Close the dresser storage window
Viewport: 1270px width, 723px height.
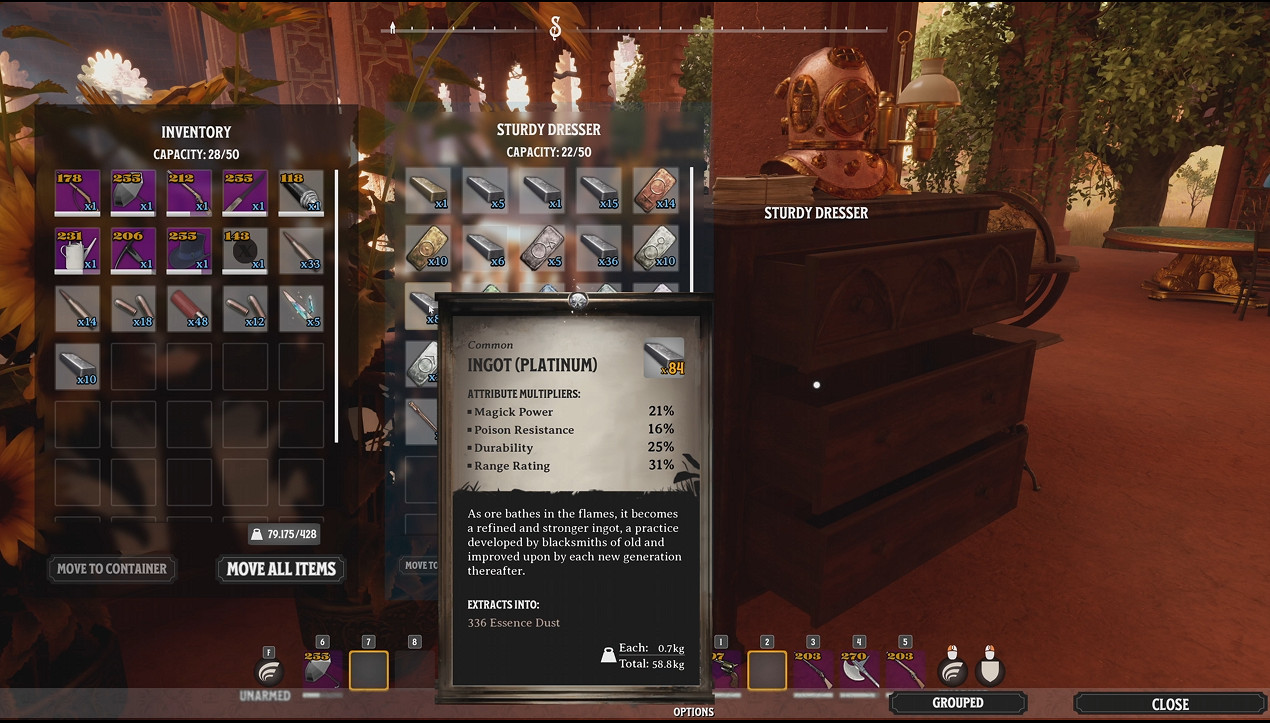tap(1169, 703)
